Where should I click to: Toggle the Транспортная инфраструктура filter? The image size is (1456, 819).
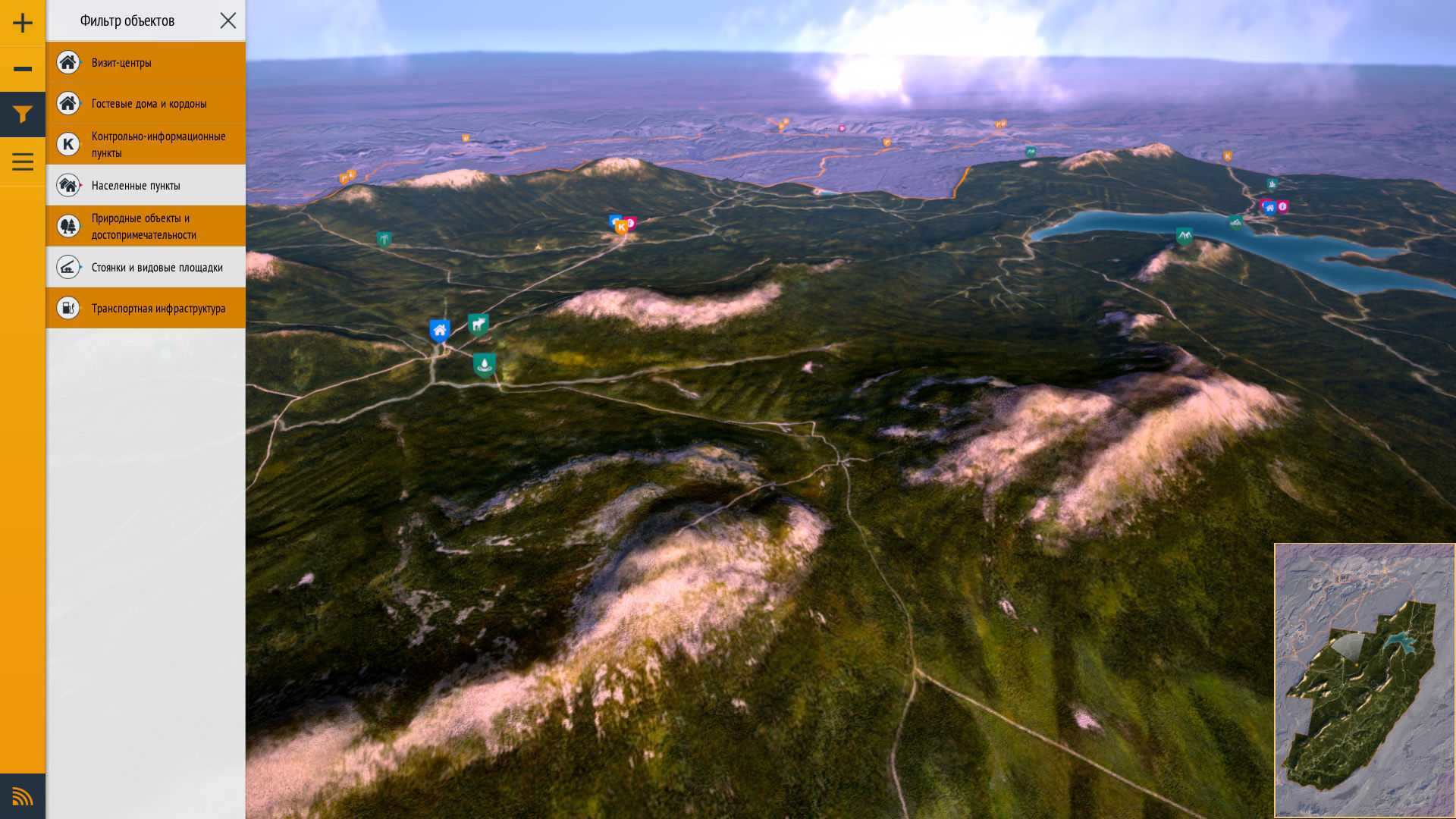(146, 308)
